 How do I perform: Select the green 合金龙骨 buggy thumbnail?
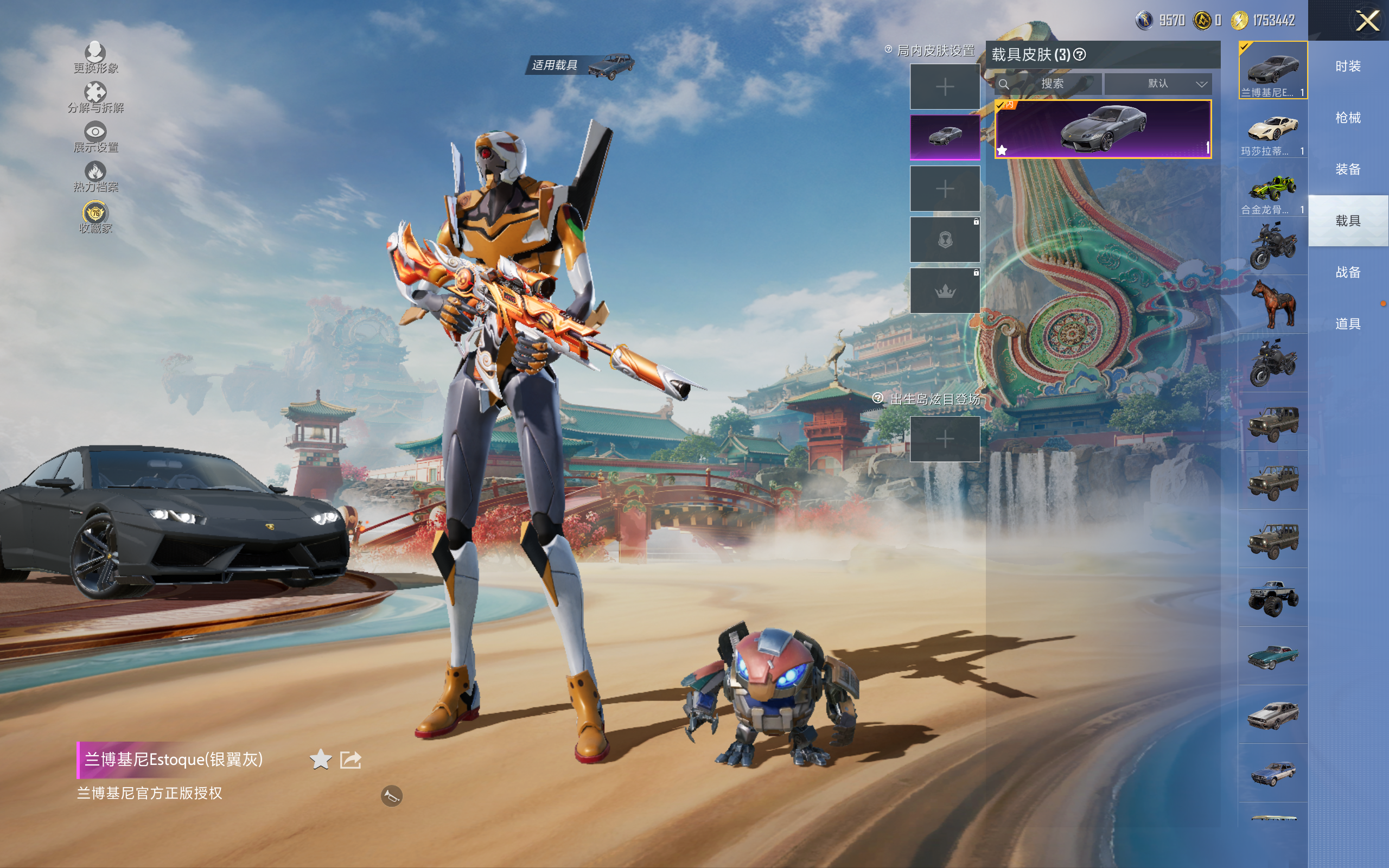coord(1272,188)
